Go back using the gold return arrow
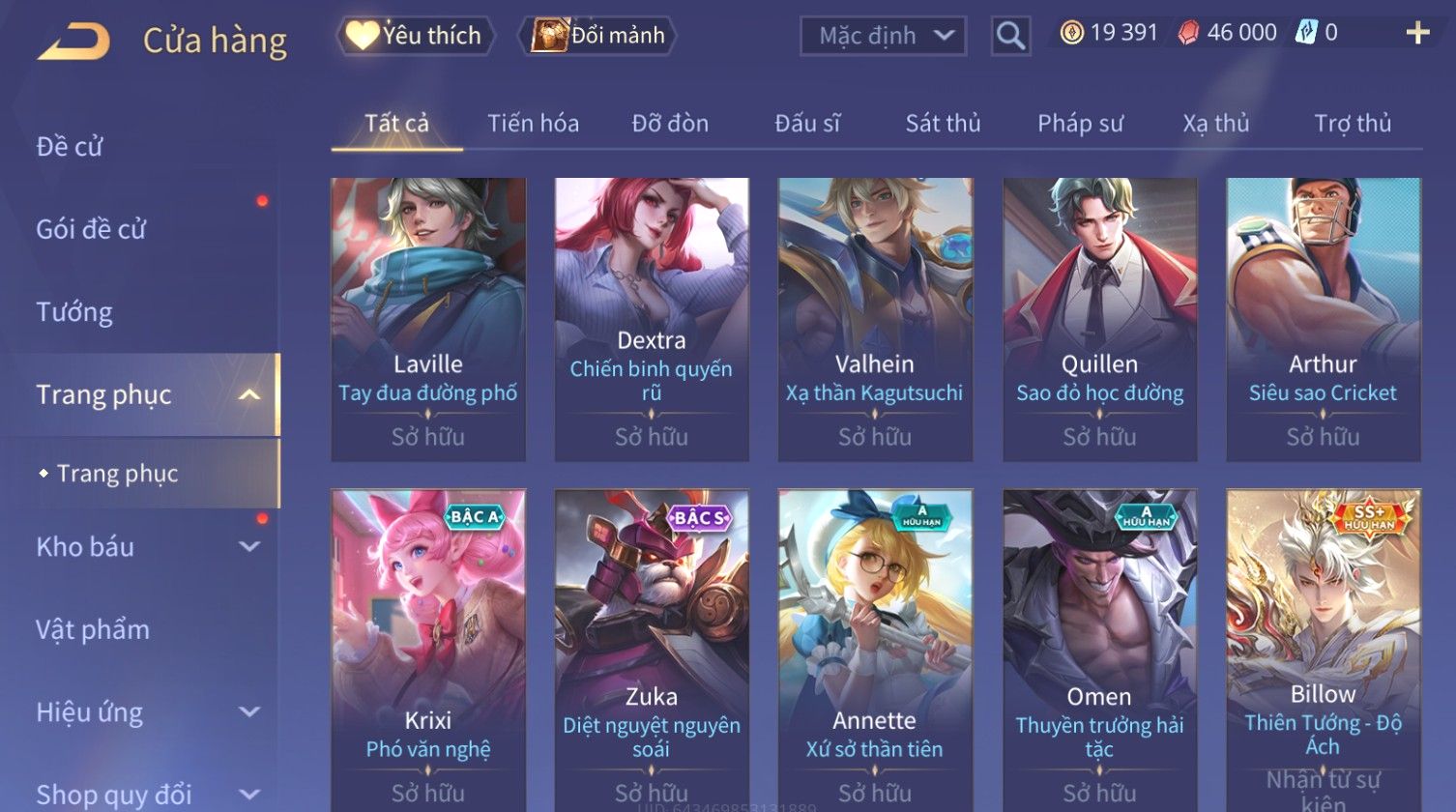The height and width of the screenshot is (812, 1456). click(x=73, y=42)
